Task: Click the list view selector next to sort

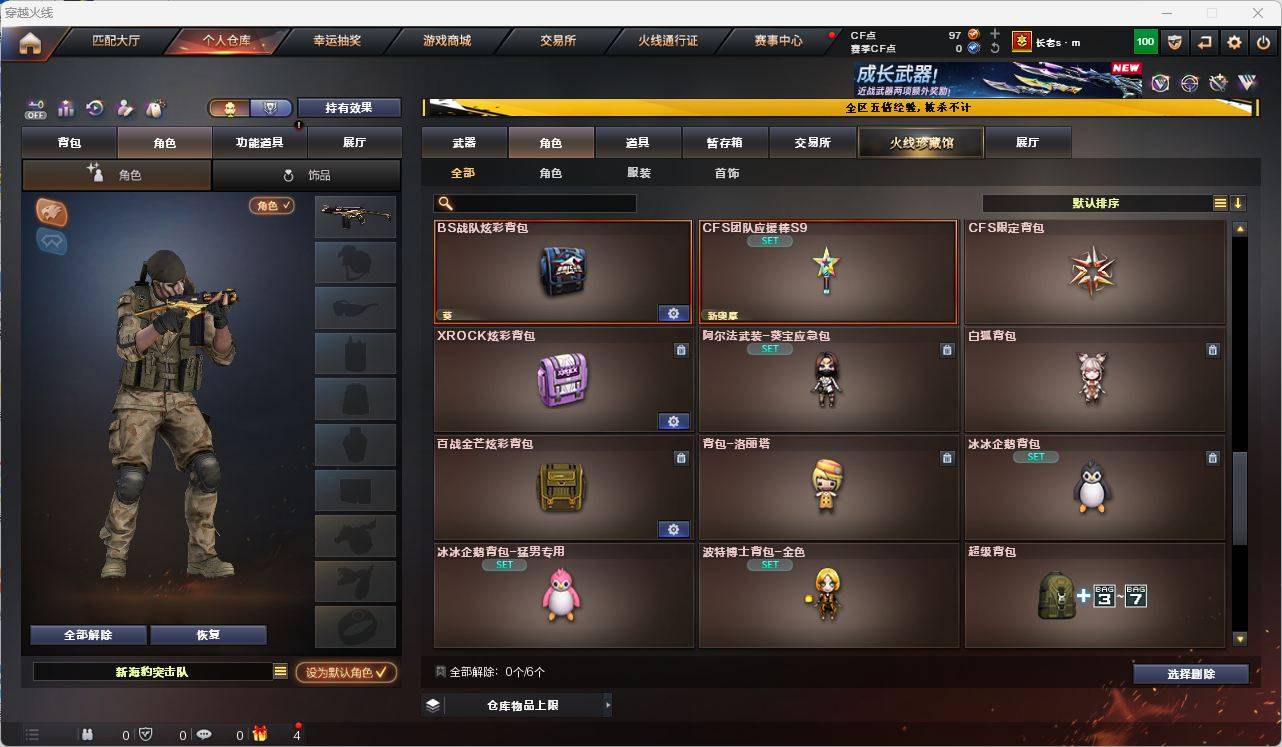Action: click(x=1220, y=202)
